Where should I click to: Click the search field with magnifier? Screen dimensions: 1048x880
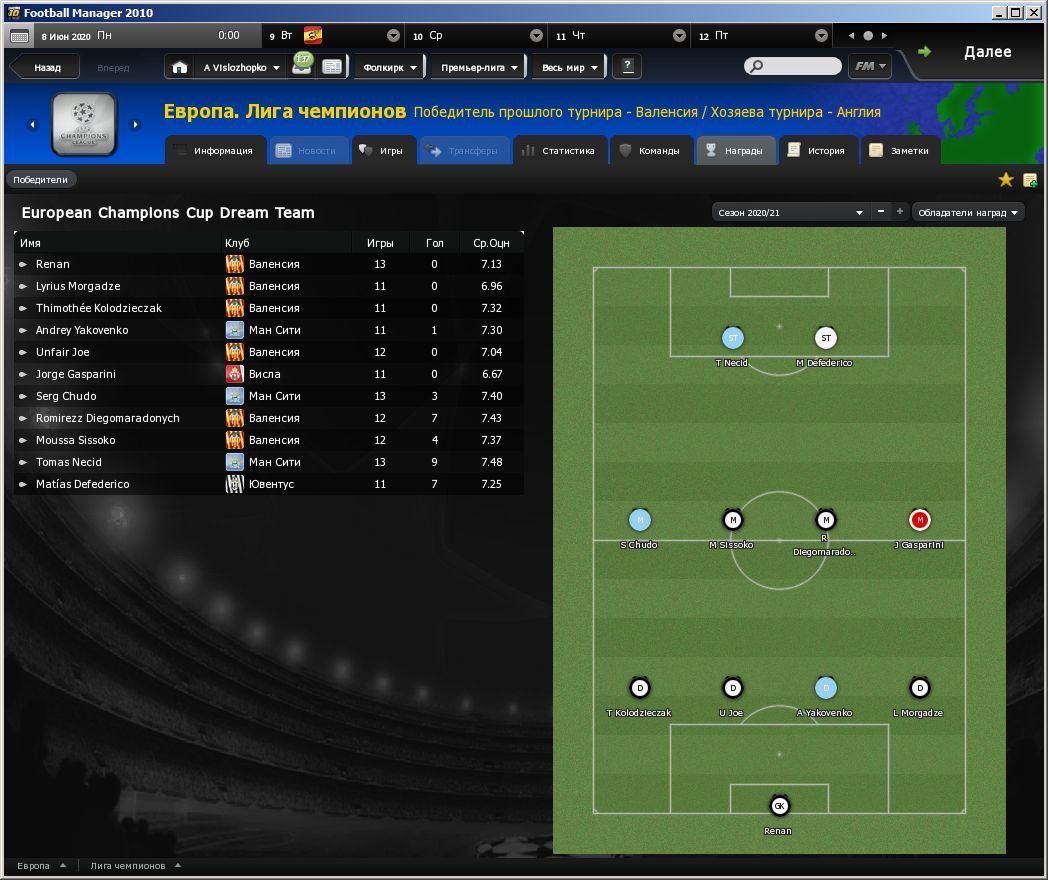(793, 67)
